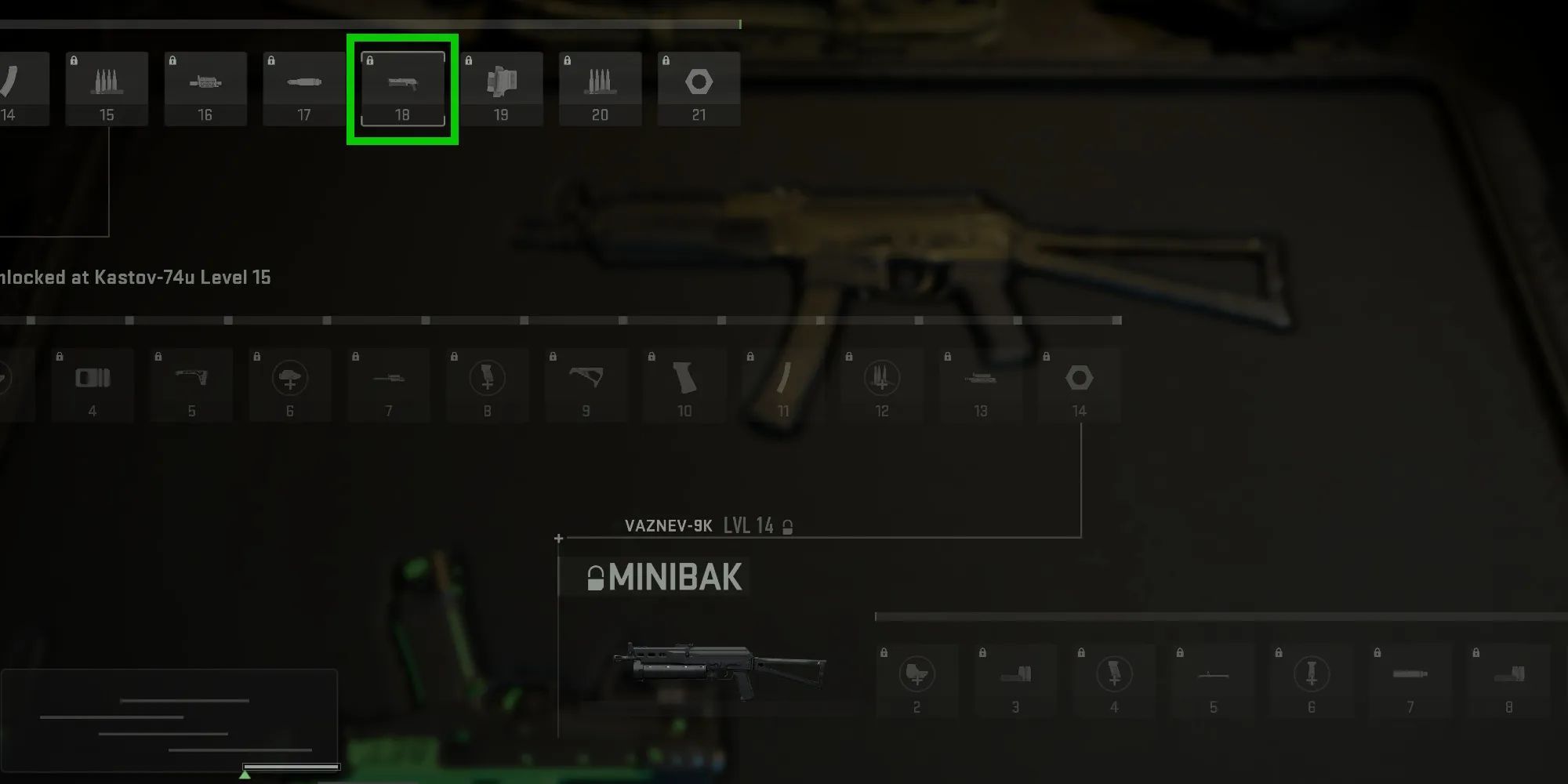Screen dimensions: 1568x784
Task: Click the level 4 magazine attachment icon
Action: point(93,384)
